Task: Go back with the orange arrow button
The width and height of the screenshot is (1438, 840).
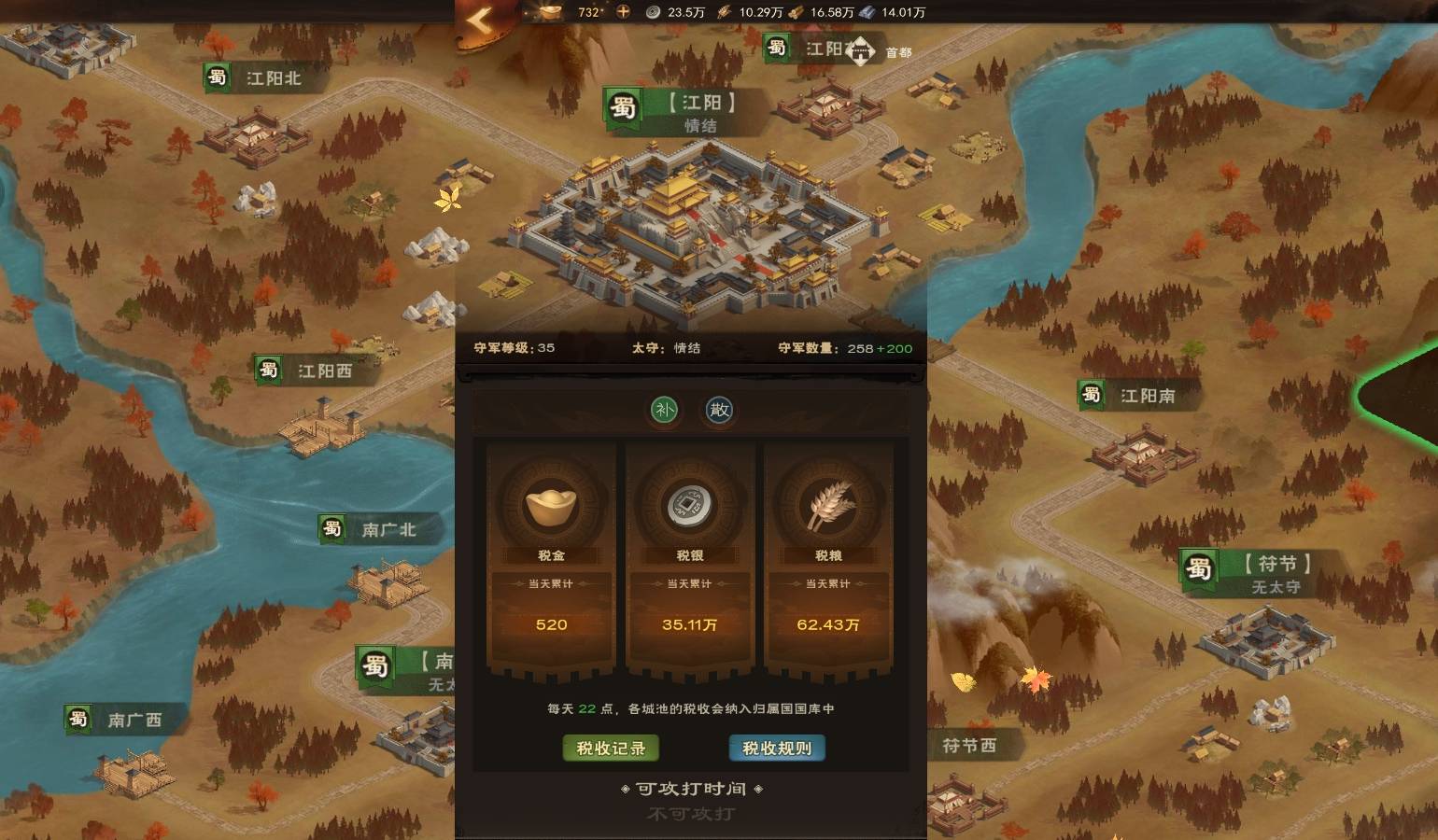Action: click(479, 20)
